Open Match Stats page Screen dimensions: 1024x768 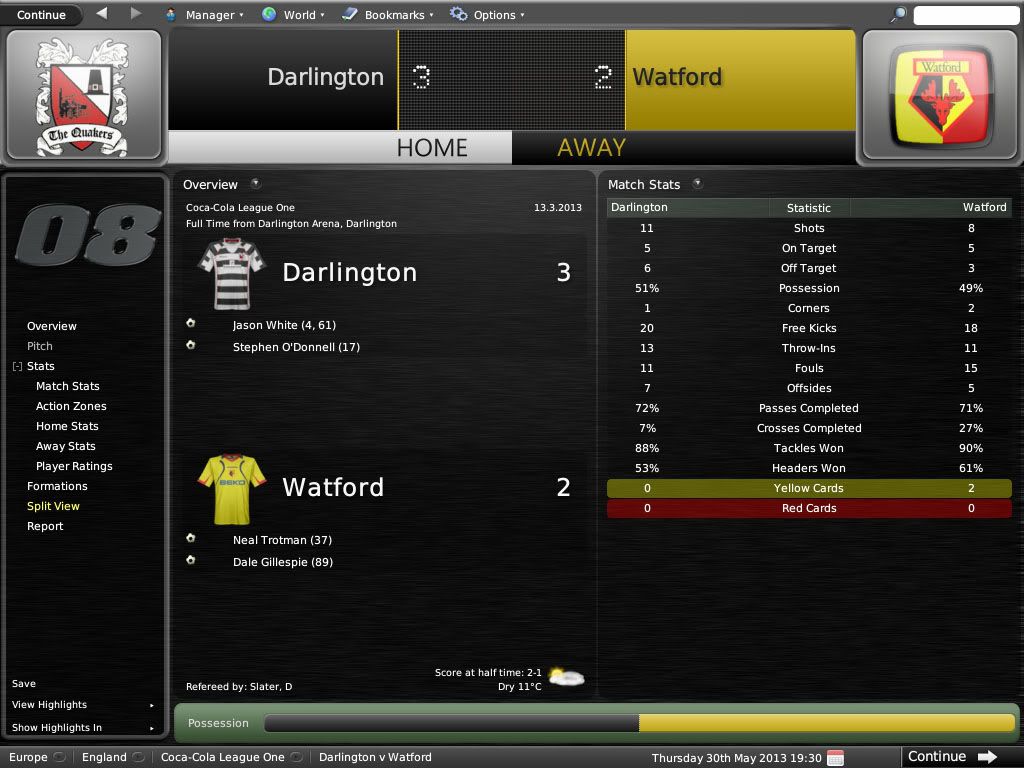(68, 386)
